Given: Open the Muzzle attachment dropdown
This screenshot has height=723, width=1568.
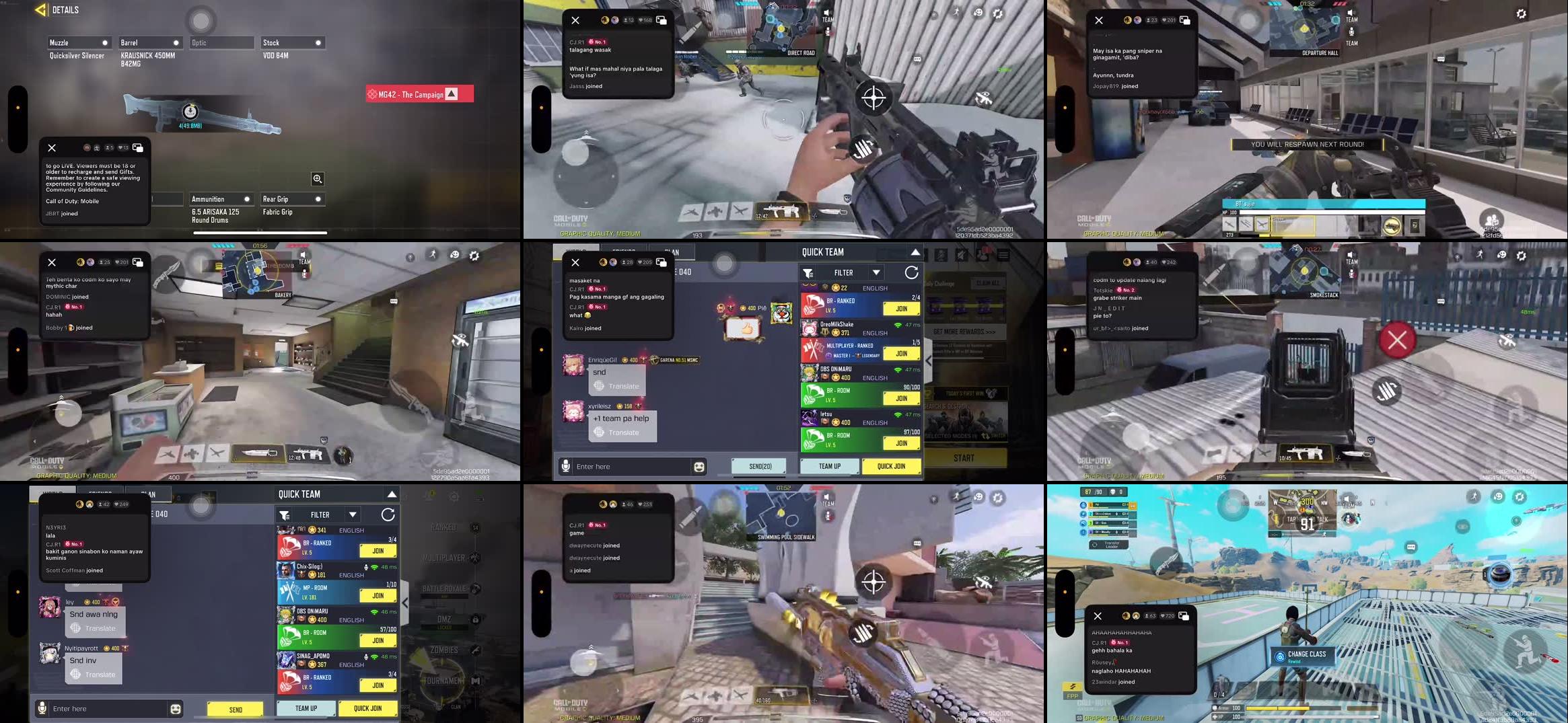Looking at the screenshot, I should pyautogui.click(x=79, y=42).
